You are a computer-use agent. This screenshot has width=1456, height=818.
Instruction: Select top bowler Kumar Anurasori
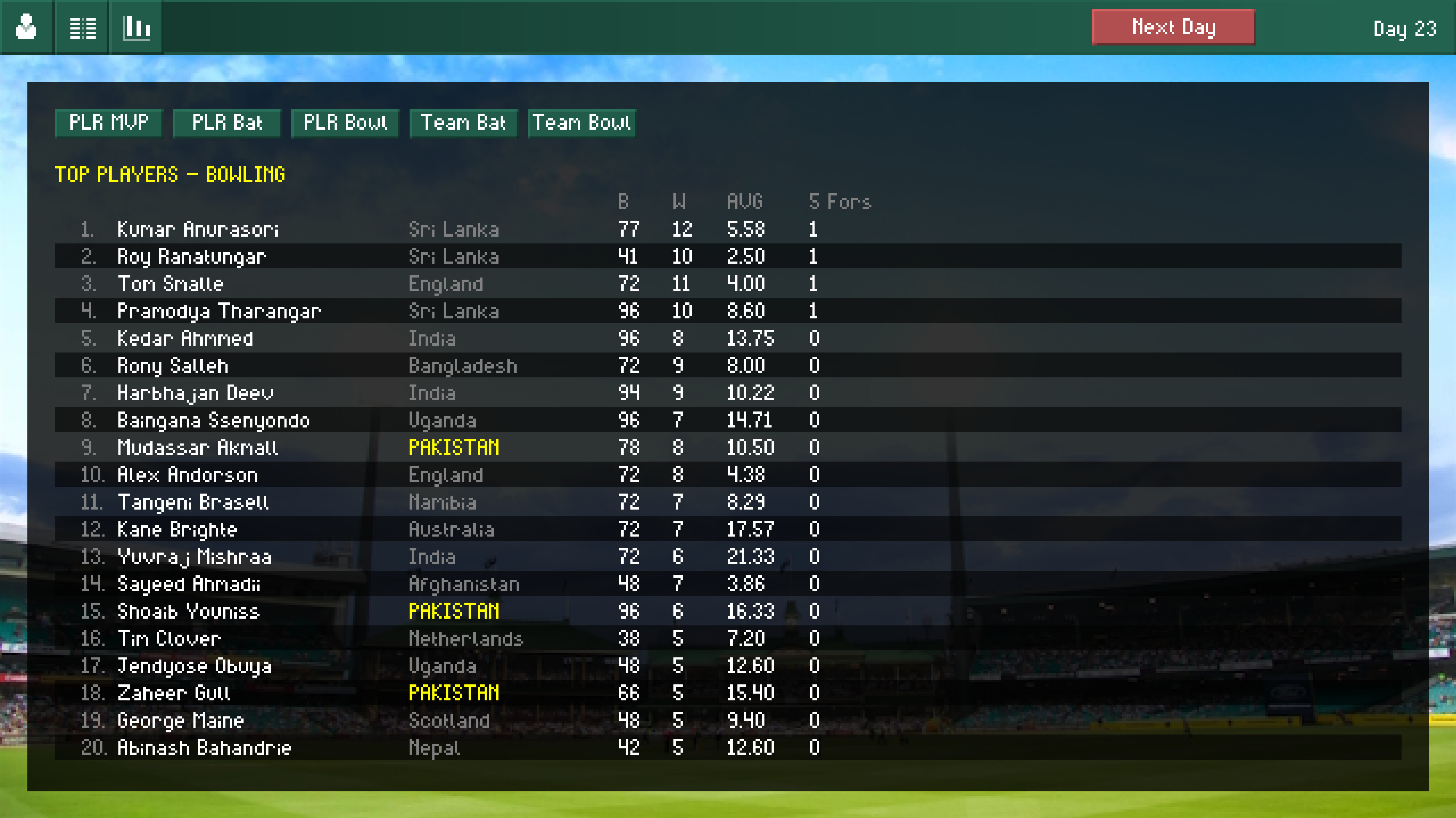pyautogui.click(x=199, y=229)
